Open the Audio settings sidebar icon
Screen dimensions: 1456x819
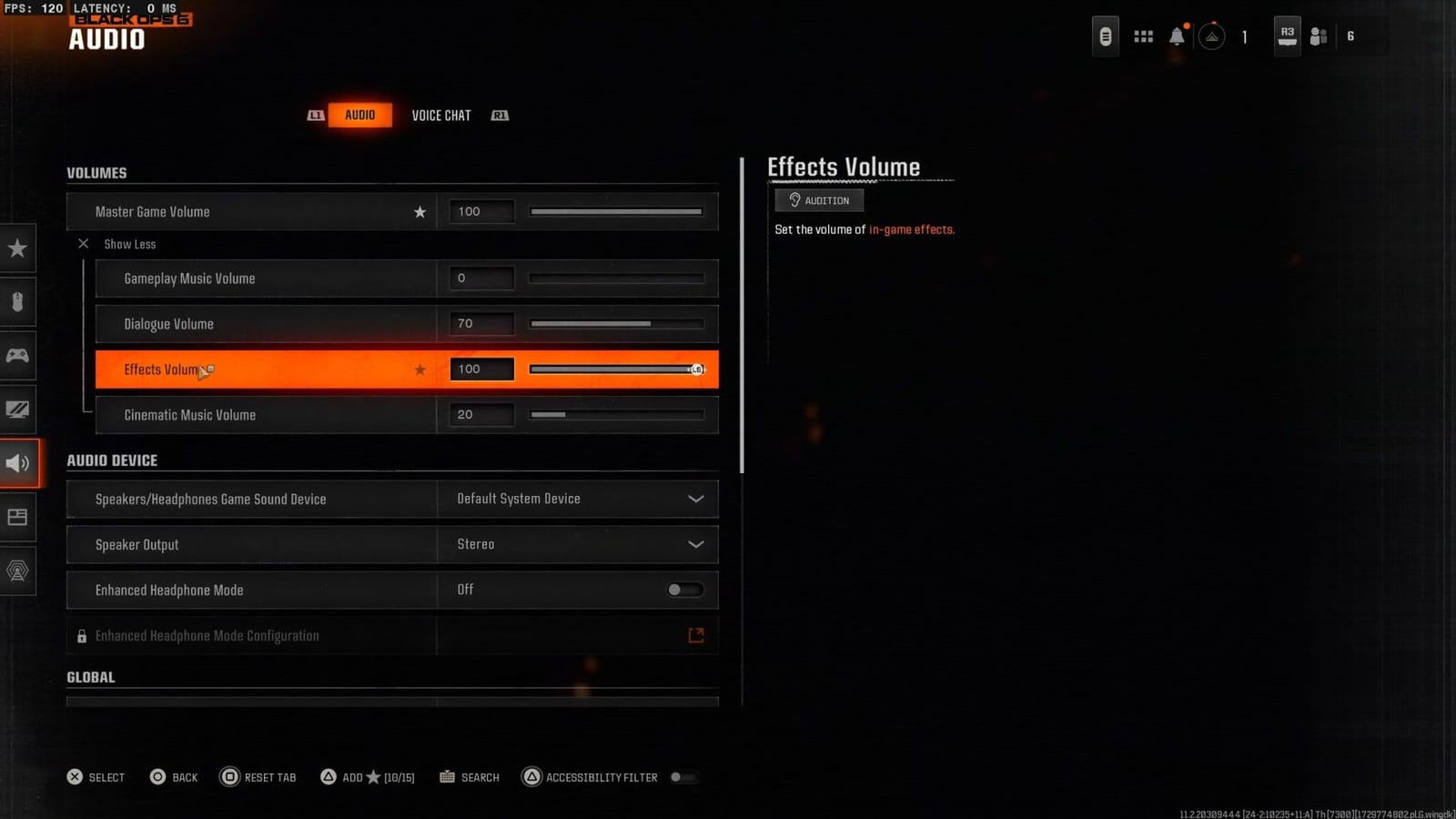click(x=18, y=463)
